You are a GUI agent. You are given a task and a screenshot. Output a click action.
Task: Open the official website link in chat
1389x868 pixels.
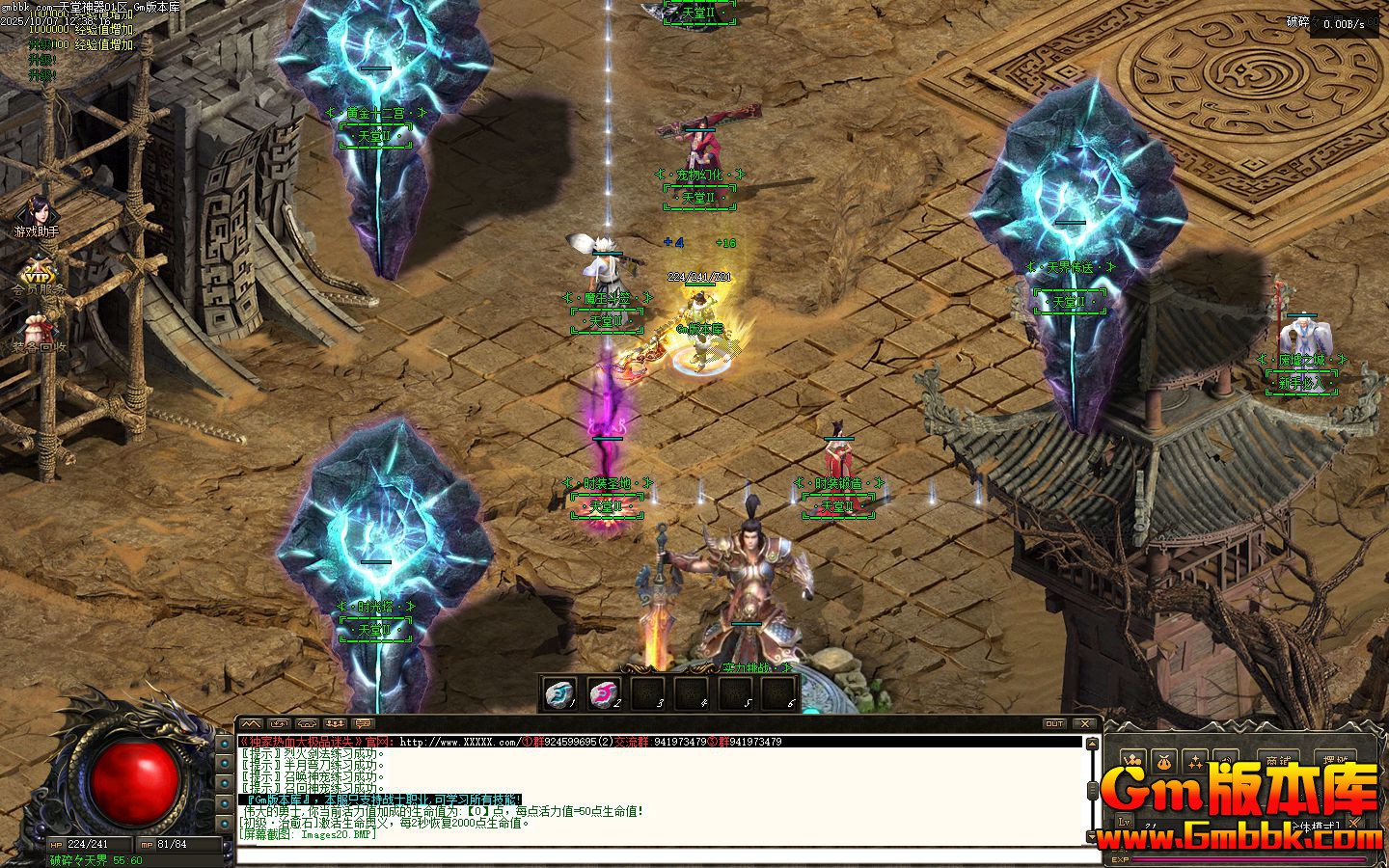tap(459, 742)
